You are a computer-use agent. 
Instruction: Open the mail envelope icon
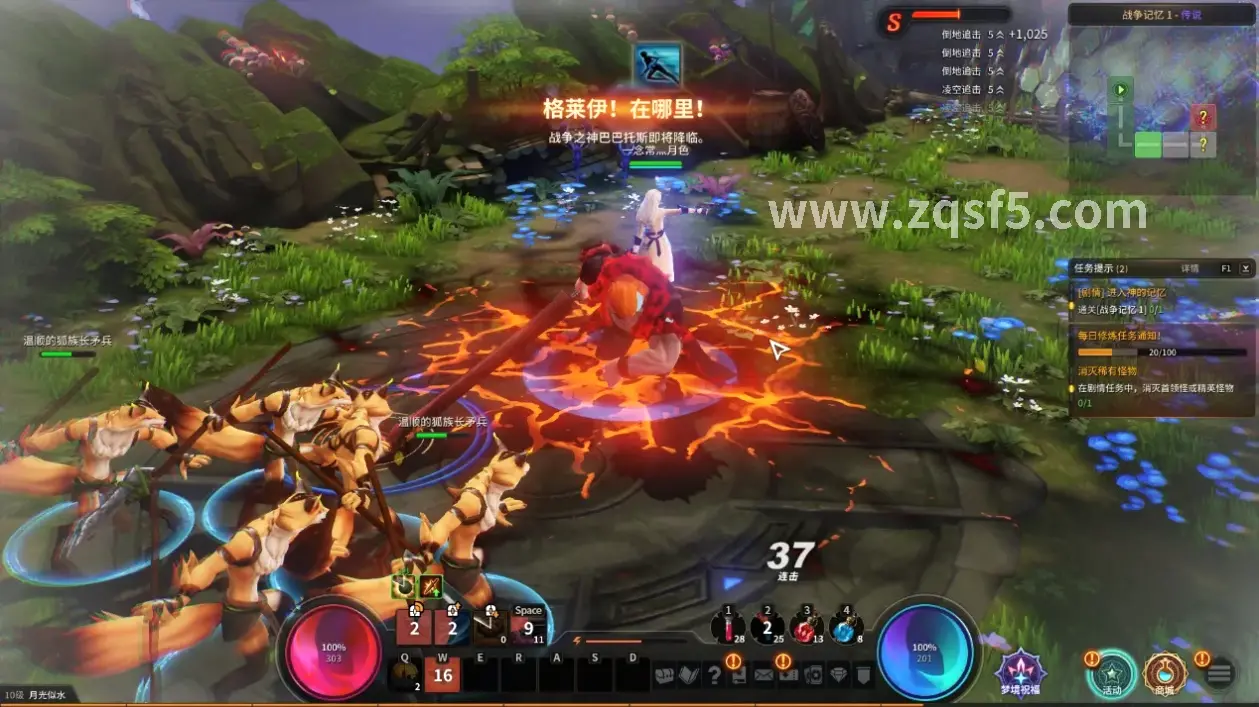coord(764,675)
